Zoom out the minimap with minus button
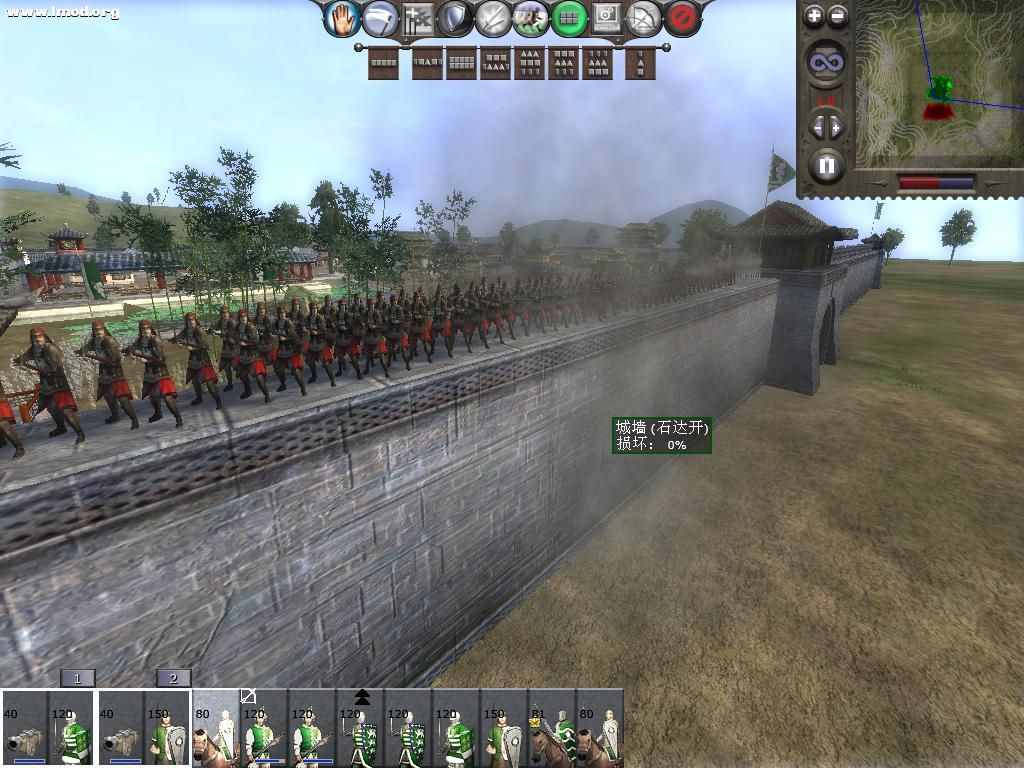 pos(838,16)
